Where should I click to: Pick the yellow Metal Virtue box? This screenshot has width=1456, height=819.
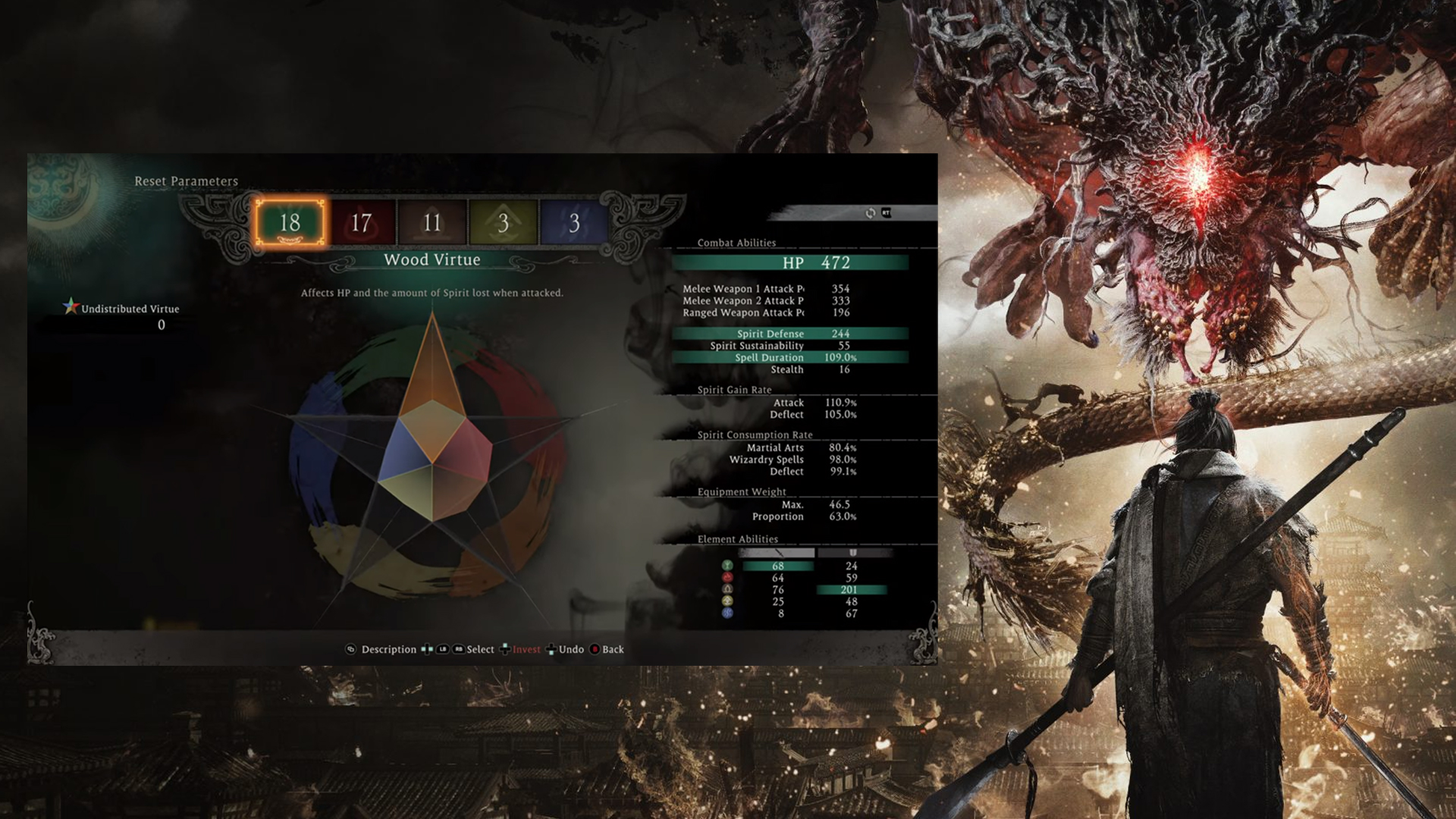point(503,223)
